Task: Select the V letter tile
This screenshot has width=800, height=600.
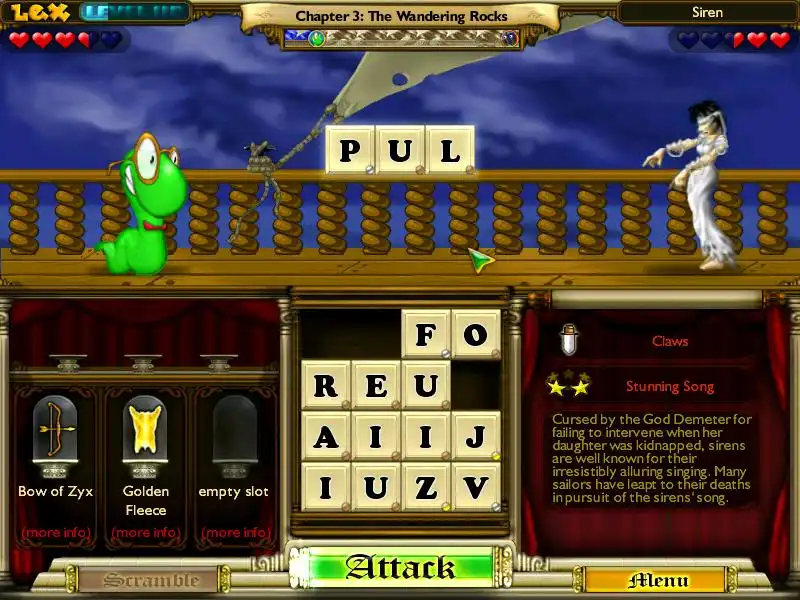Action: [x=475, y=487]
